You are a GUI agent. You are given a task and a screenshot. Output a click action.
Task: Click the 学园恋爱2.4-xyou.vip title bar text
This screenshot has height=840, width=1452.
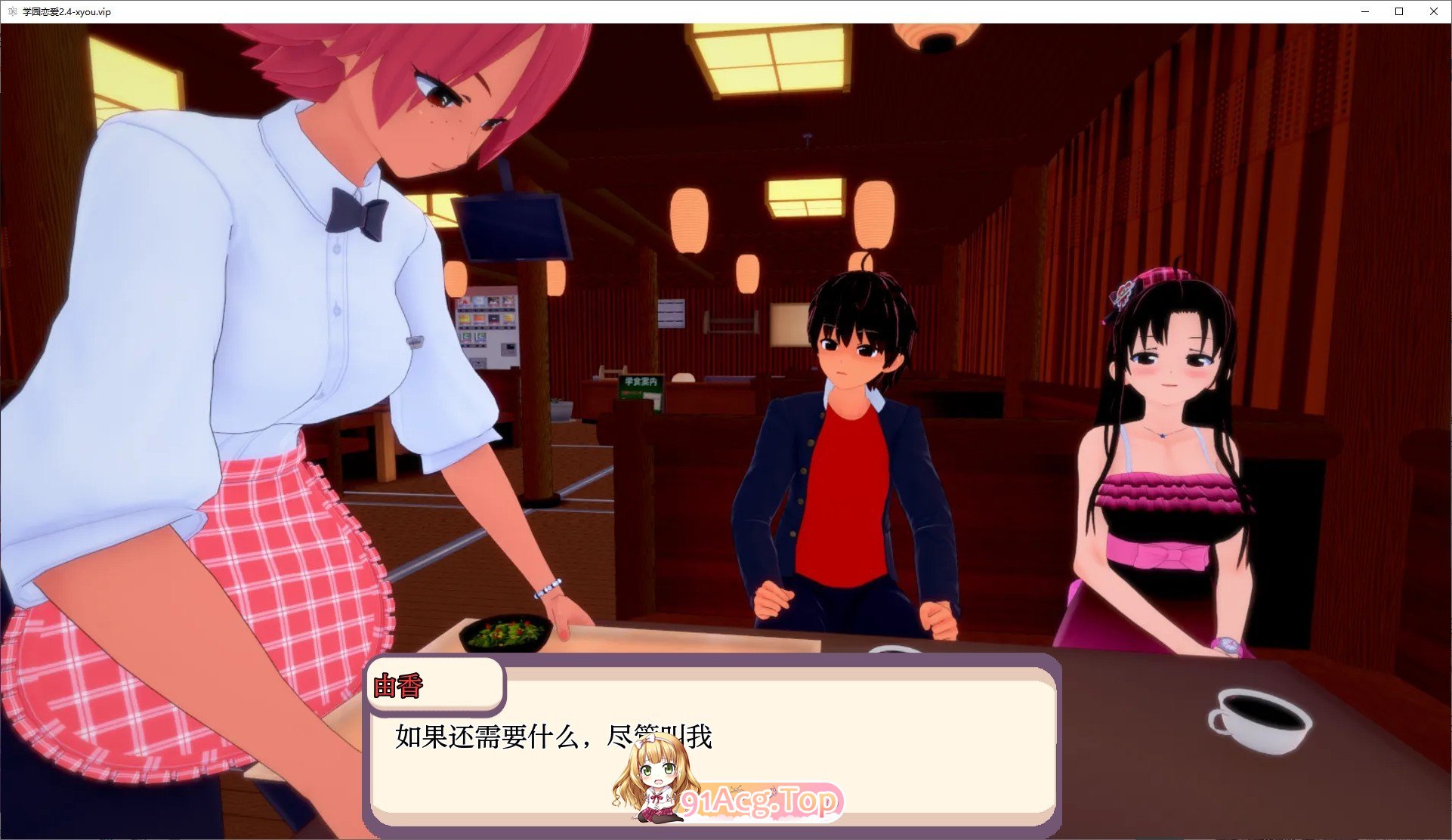[x=66, y=12]
